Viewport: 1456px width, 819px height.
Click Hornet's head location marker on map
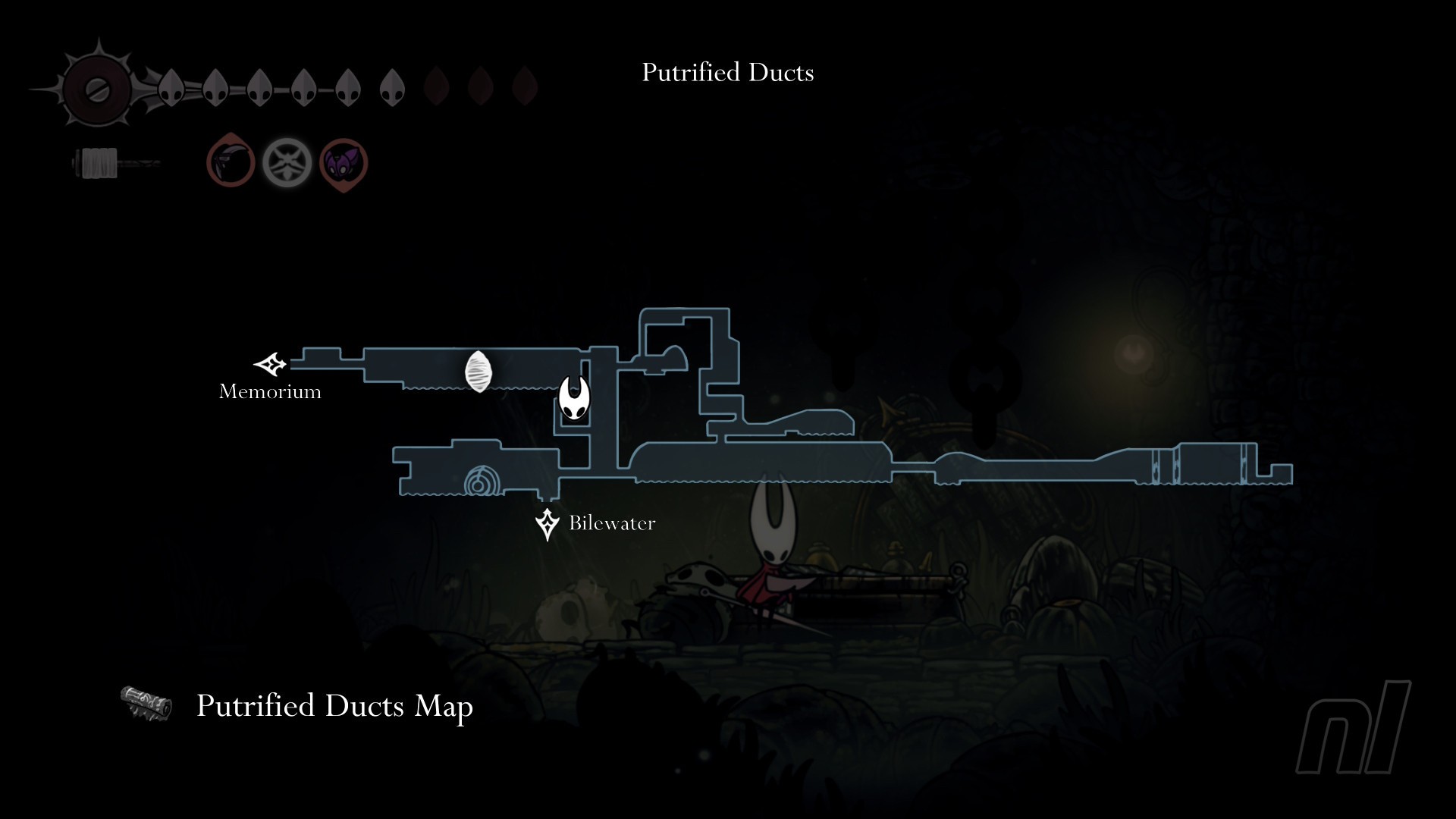[574, 398]
